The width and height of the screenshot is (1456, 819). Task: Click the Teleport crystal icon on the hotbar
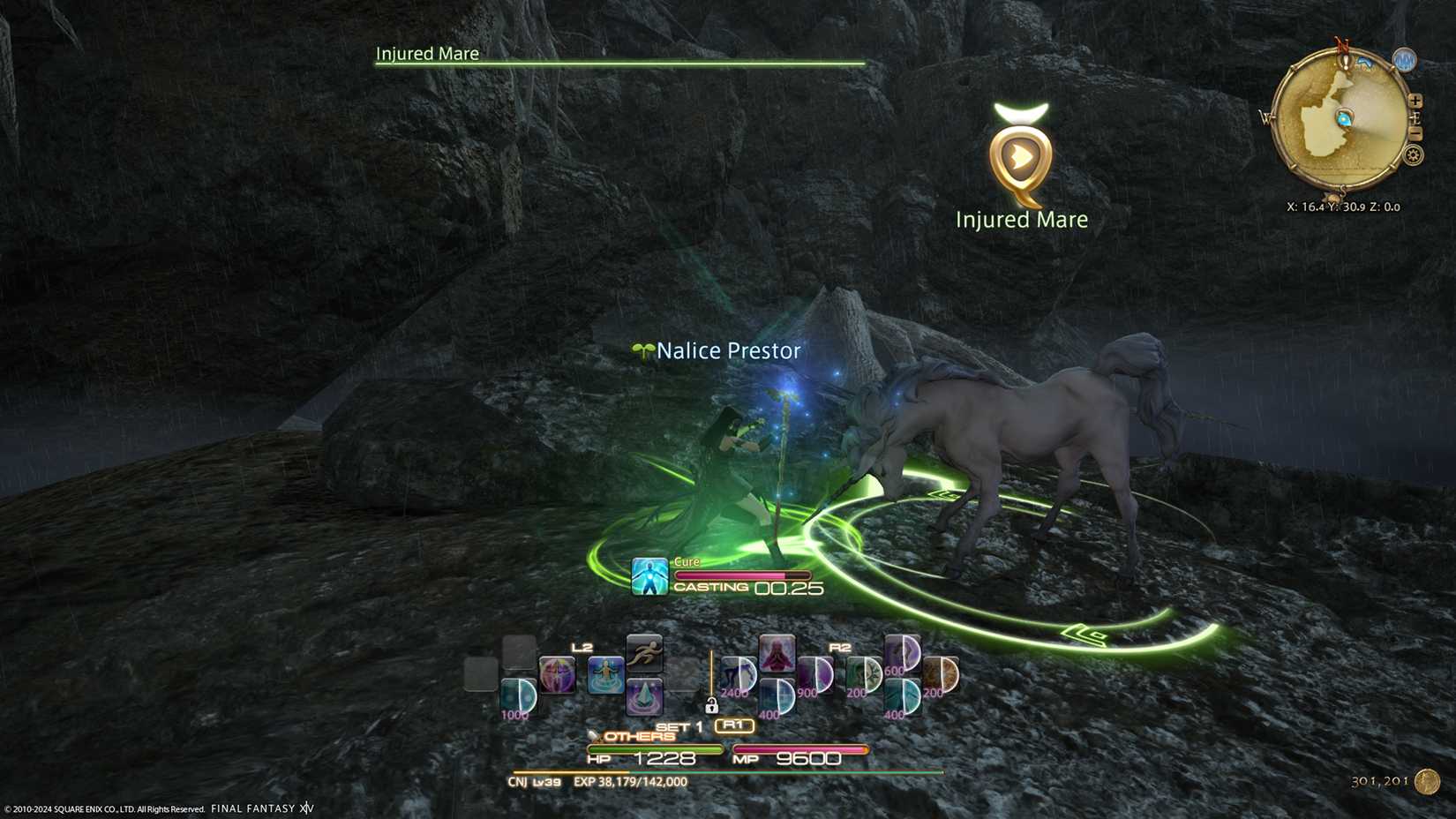pyautogui.click(x=644, y=696)
